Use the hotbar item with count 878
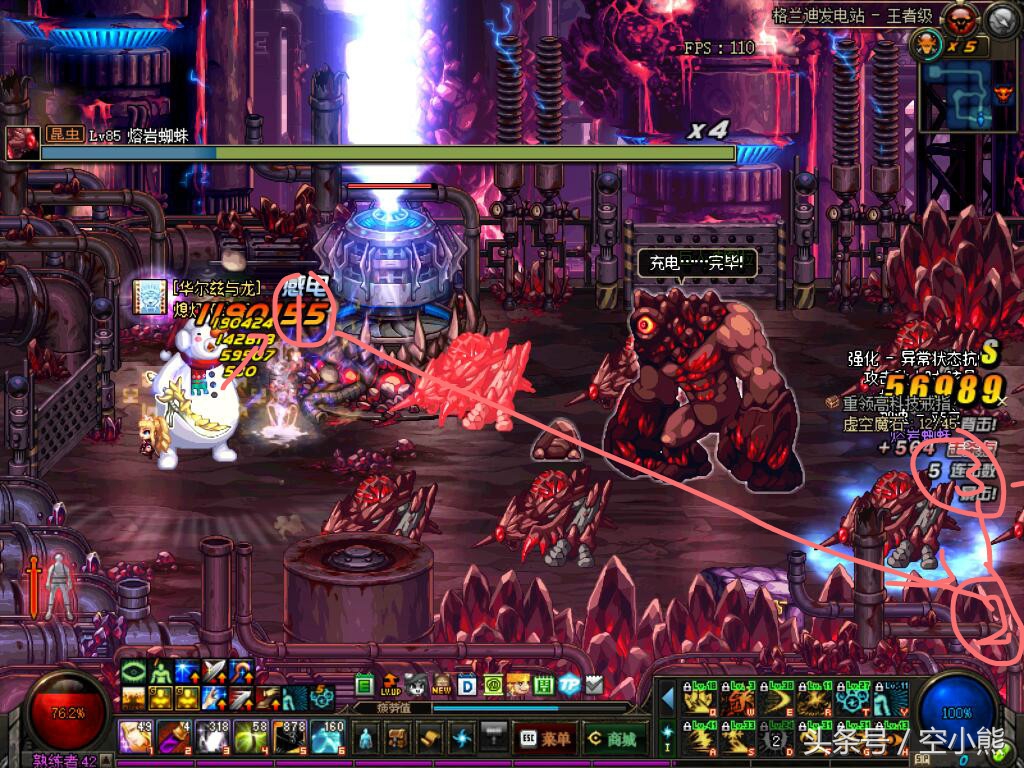This screenshot has height=768, width=1024. 290,738
